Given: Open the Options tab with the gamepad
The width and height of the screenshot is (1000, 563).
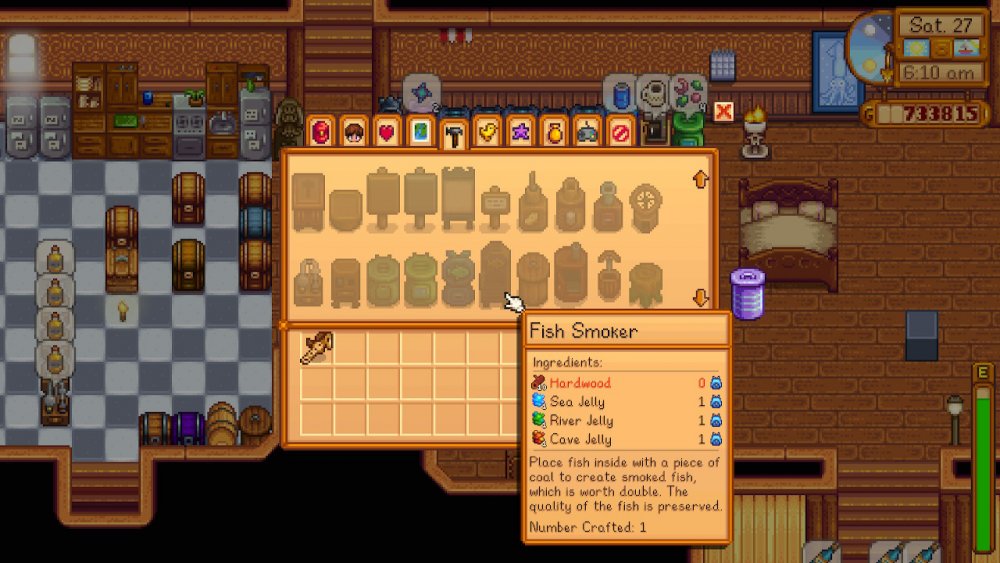Looking at the screenshot, I should tap(587, 132).
